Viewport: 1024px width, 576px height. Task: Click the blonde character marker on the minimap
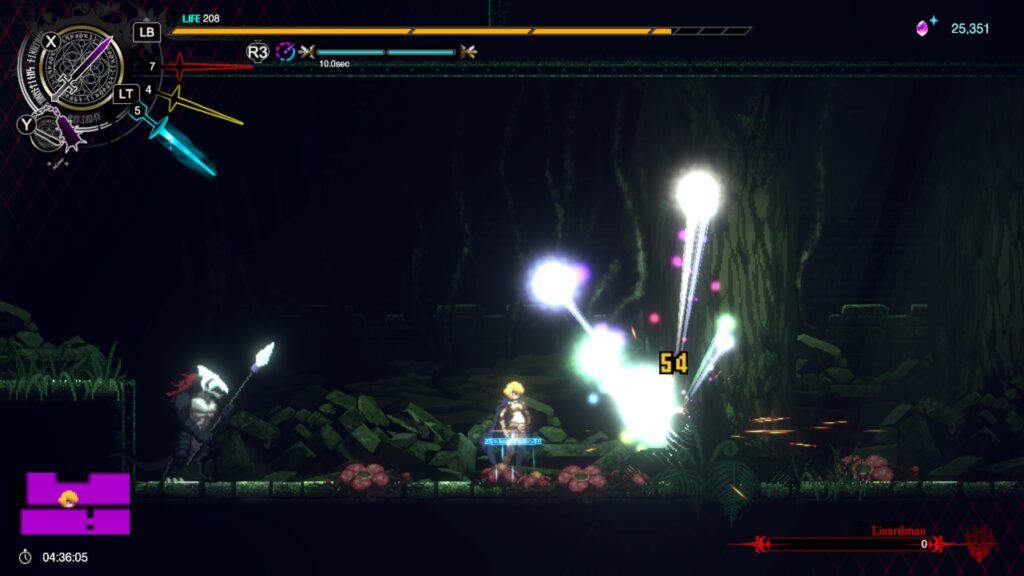pyautogui.click(x=69, y=498)
